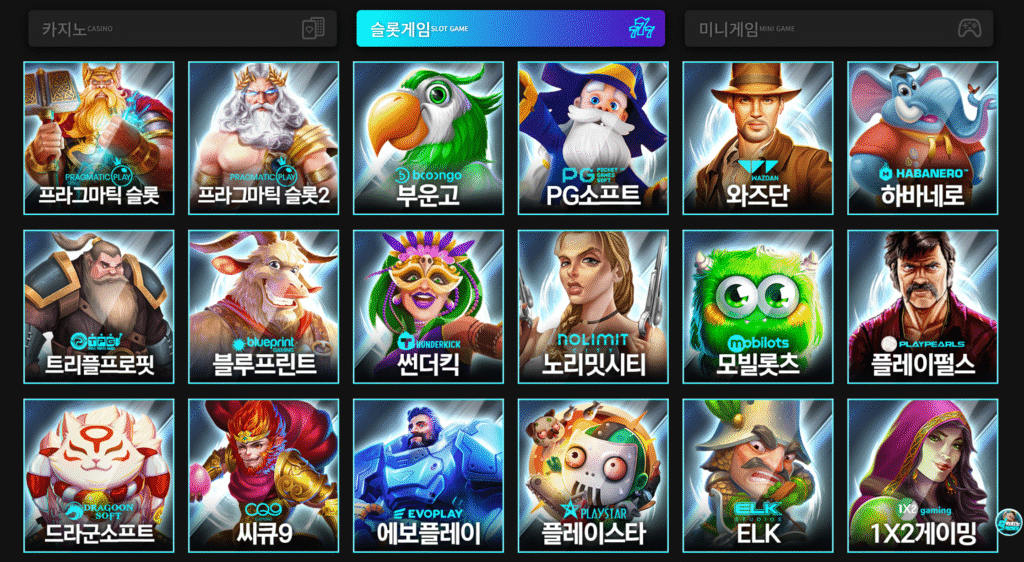Screen dimensions: 1024x562
Task: Open the PG소프트 wizard tile
Action: (x=593, y=138)
